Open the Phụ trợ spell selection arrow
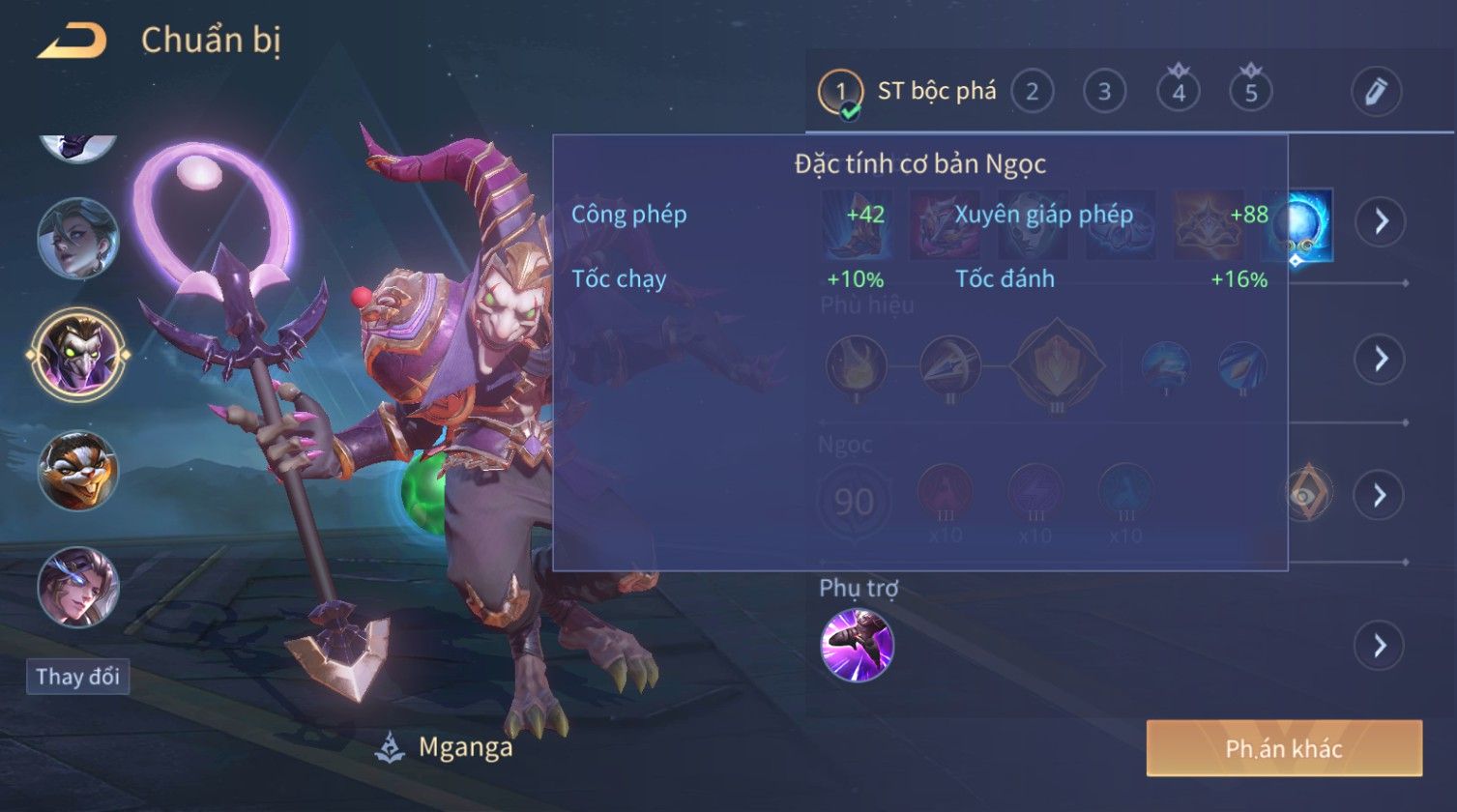The width and height of the screenshot is (1457, 812). click(1380, 645)
